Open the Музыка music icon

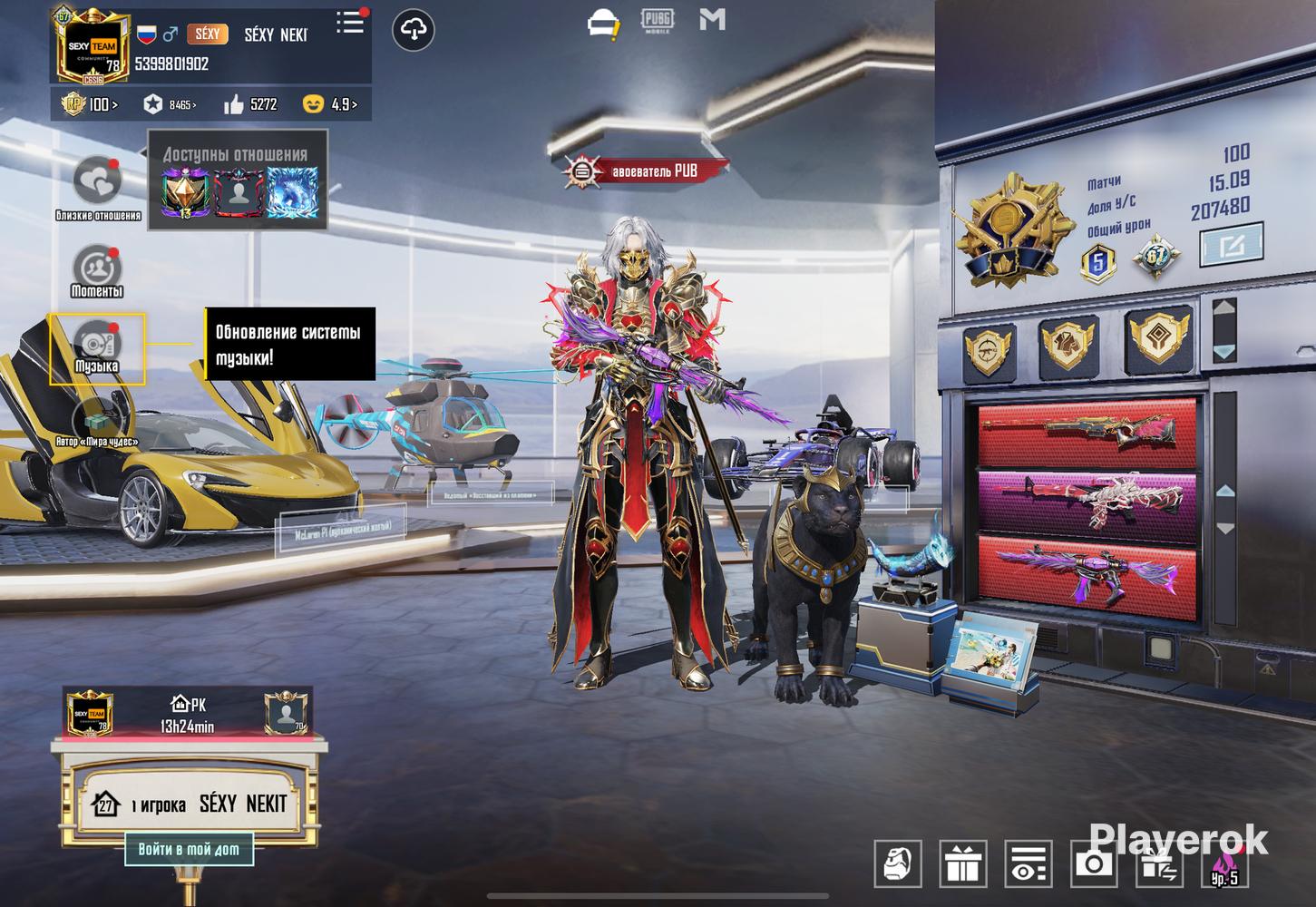96,344
